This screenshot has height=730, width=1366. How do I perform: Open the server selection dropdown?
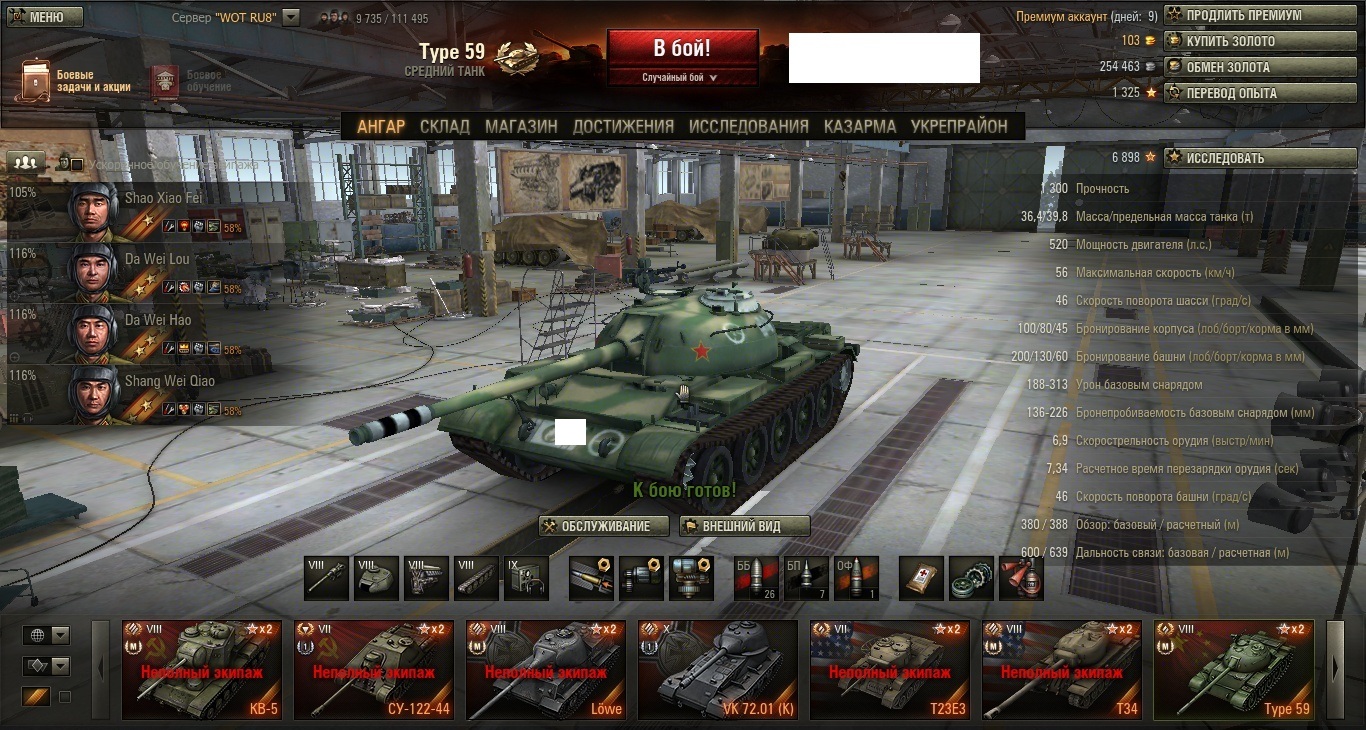tap(291, 17)
